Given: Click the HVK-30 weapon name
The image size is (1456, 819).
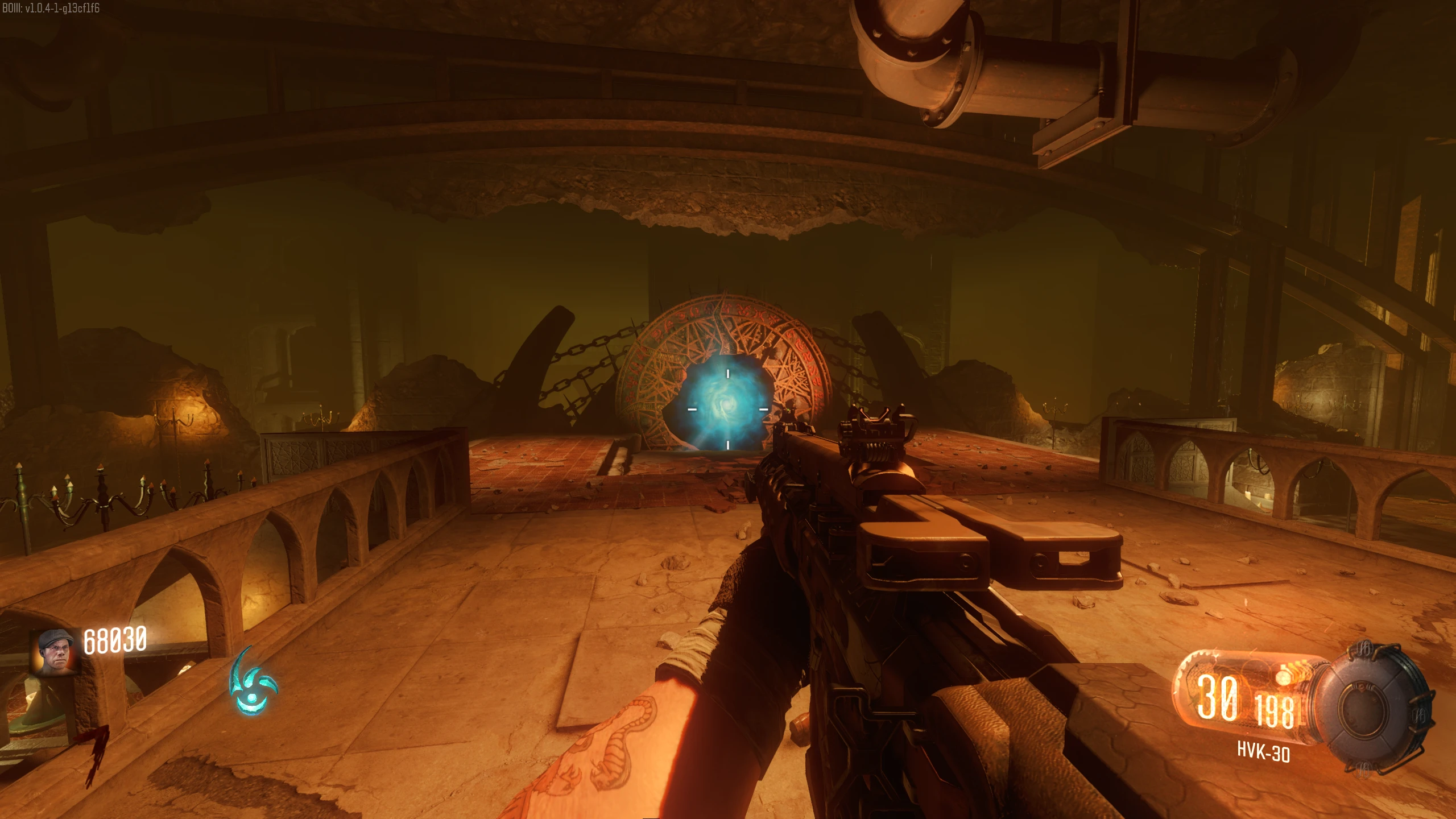Looking at the screenshot, I should [x=1263, y=752].
